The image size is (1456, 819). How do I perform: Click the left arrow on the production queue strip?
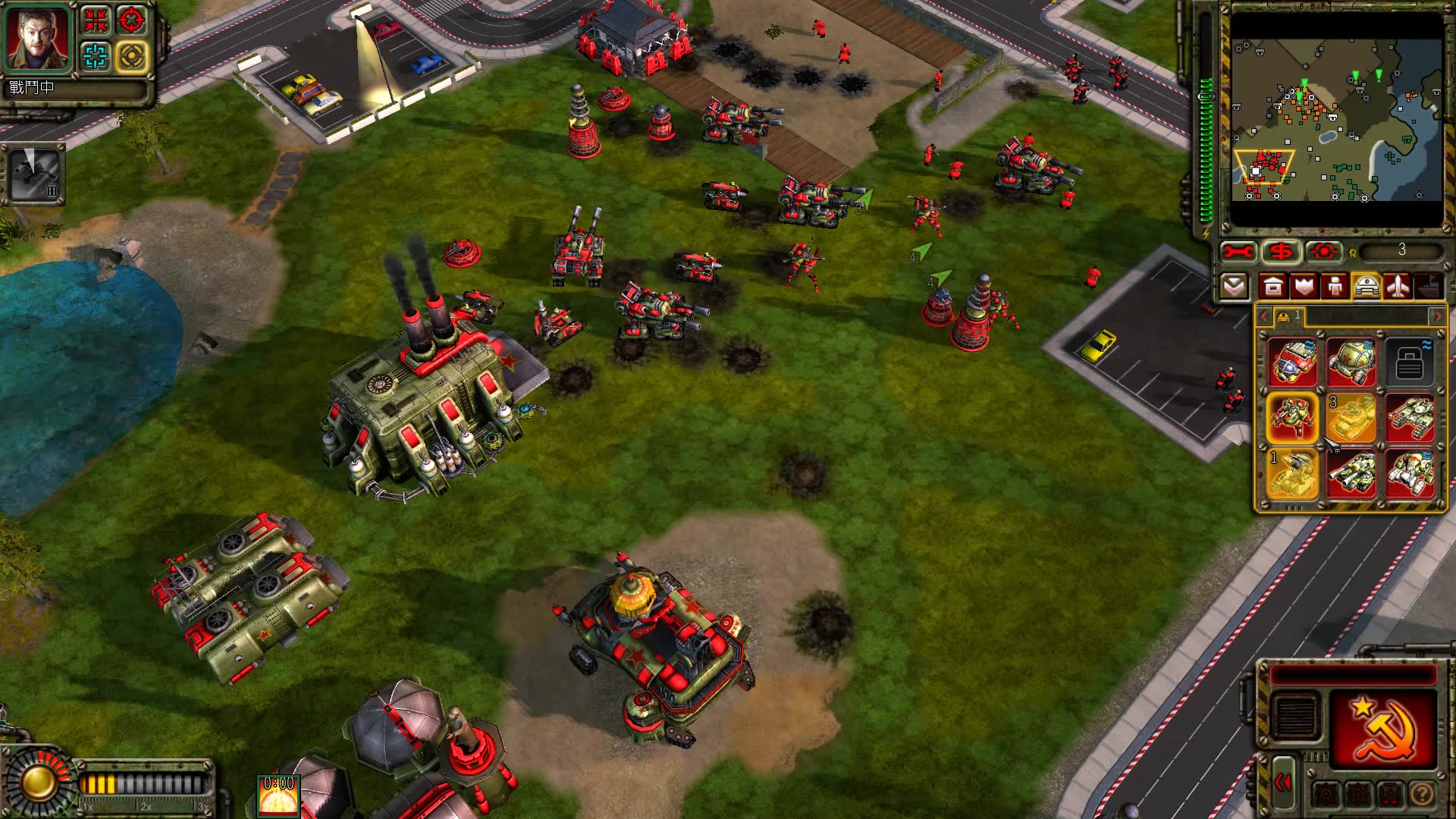[1263, 316]
